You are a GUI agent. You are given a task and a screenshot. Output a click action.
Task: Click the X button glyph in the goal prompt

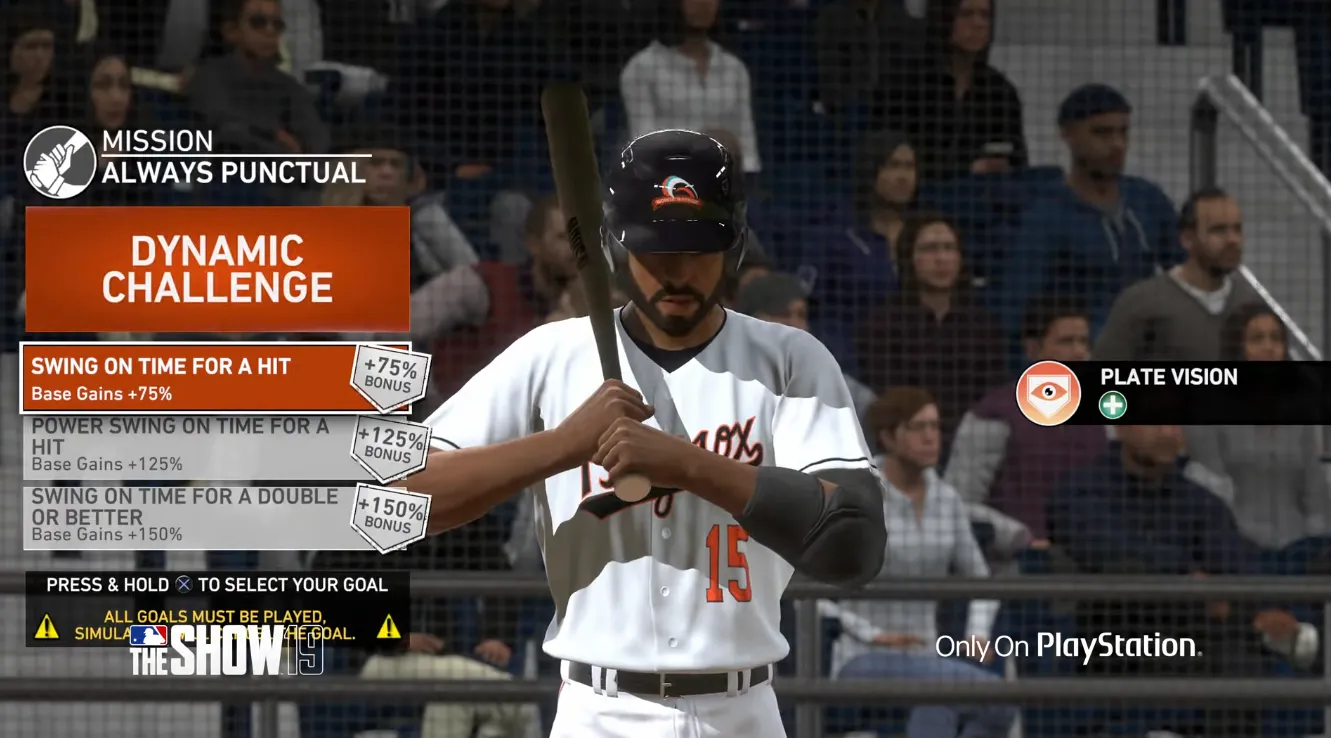(184, 585)
